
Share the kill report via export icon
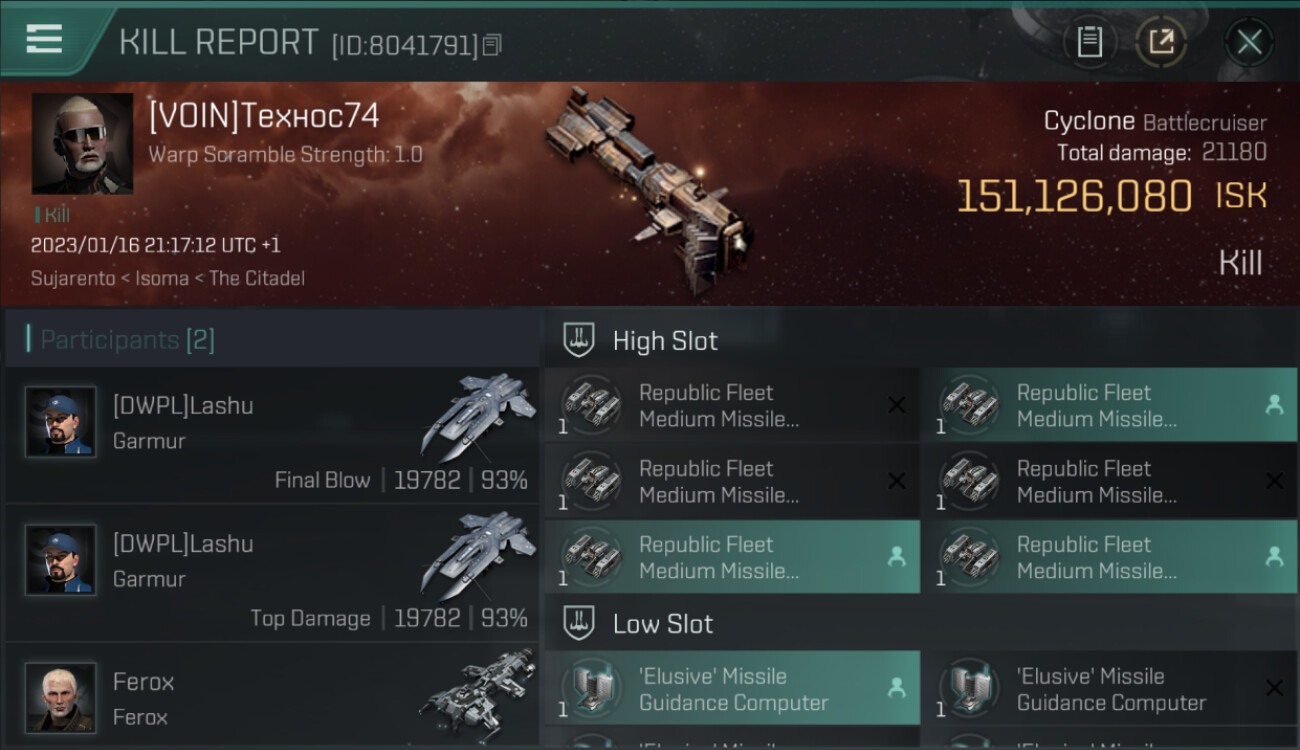[x=1161, y=42]
